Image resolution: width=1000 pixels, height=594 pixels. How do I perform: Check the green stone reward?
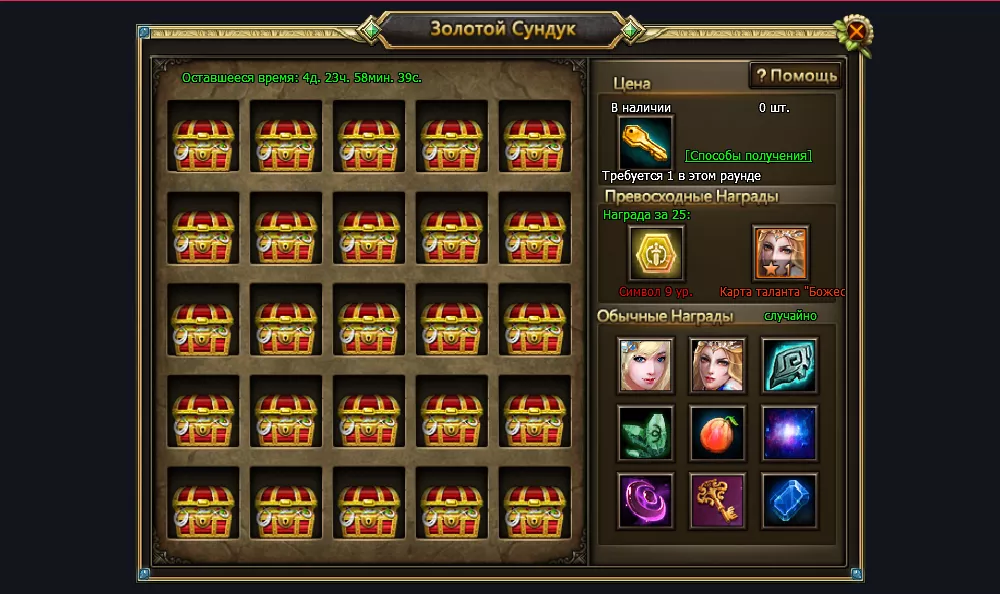pyautogui.click(x=645, y=433)
